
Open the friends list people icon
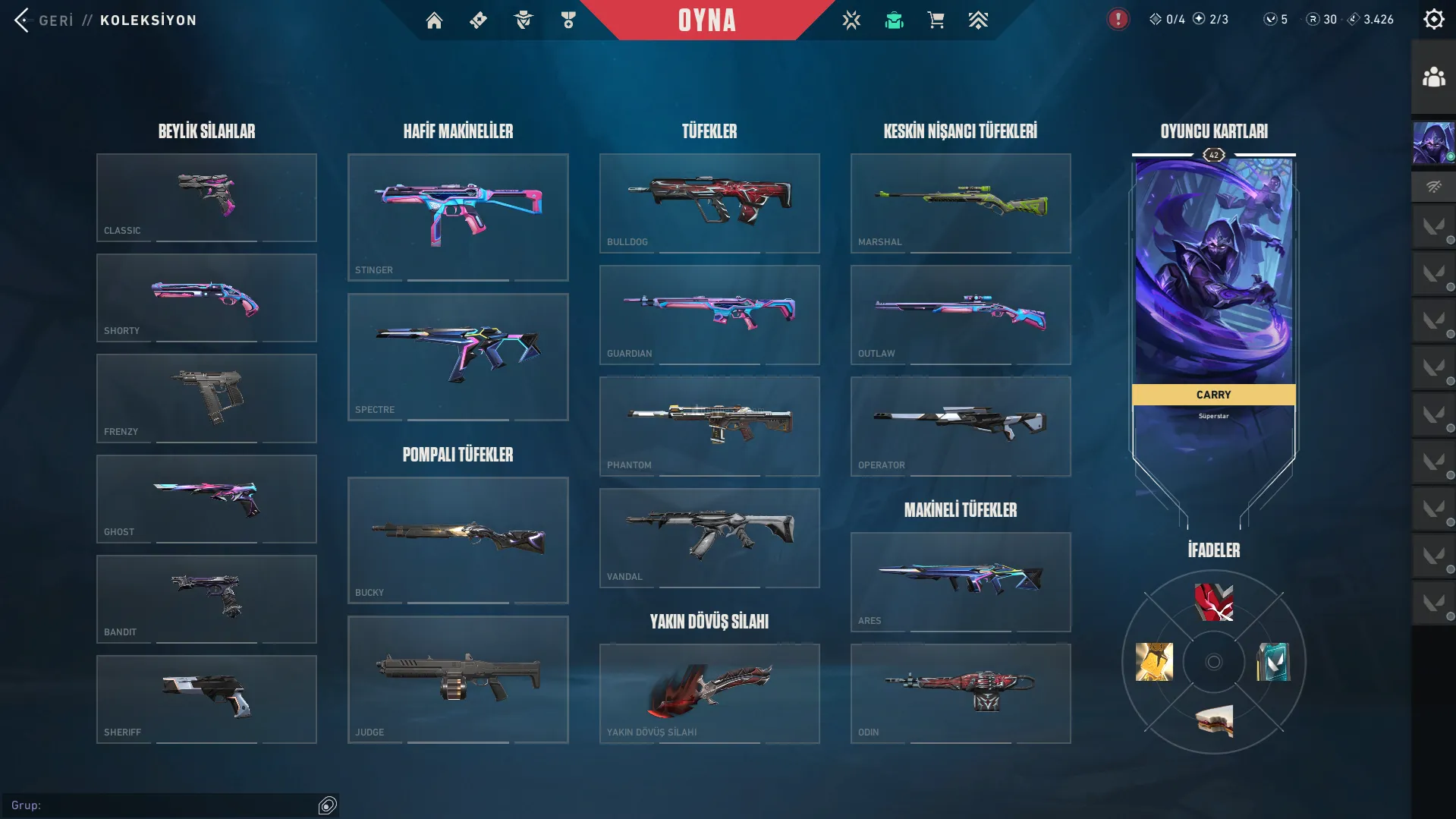coord(1433,77)
